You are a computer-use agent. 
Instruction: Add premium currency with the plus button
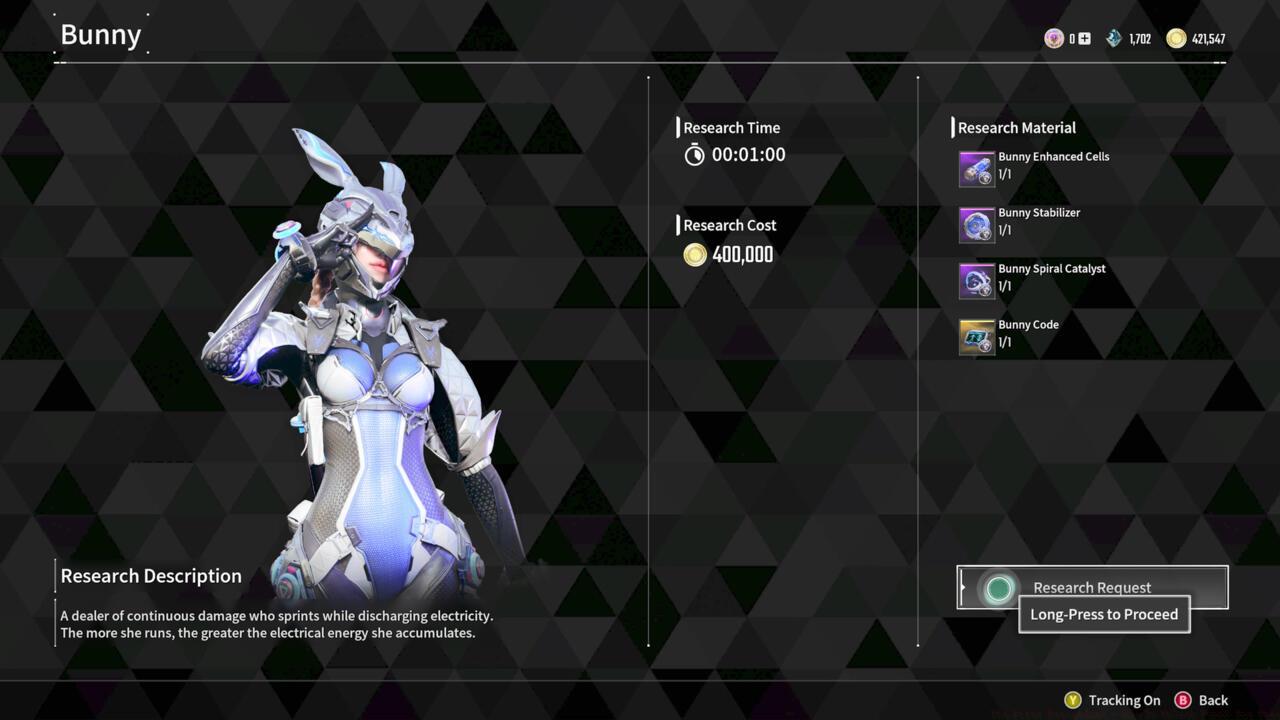[x=1084, y=39]
